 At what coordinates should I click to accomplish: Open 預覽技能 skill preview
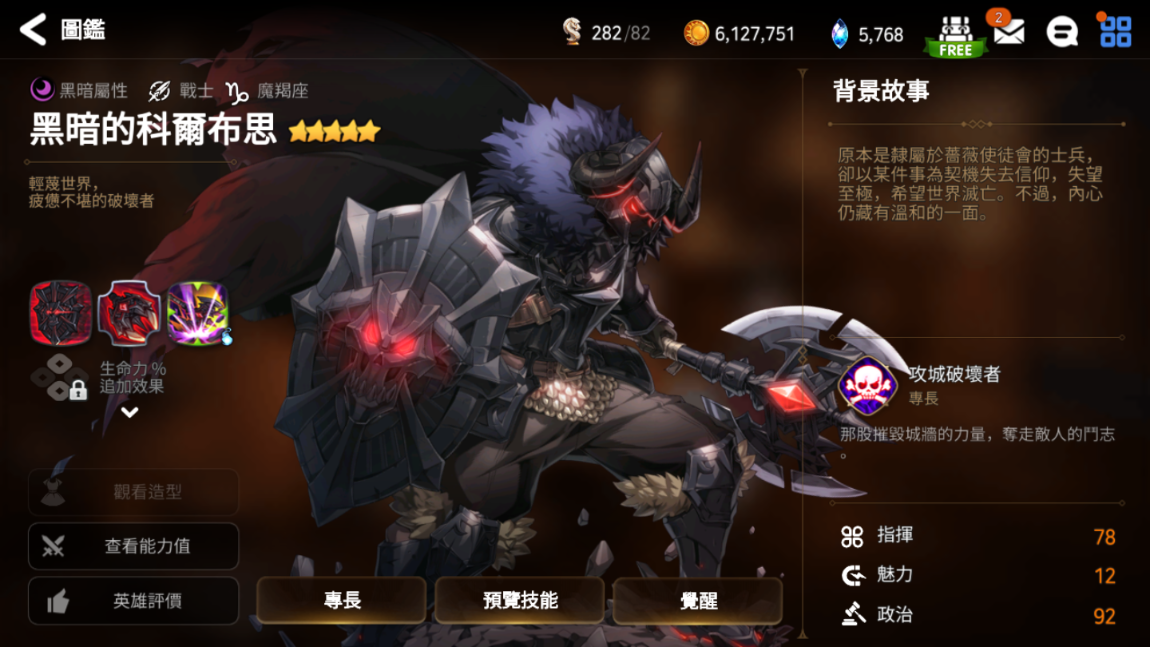pyautogui.click(x=520, y=600)
